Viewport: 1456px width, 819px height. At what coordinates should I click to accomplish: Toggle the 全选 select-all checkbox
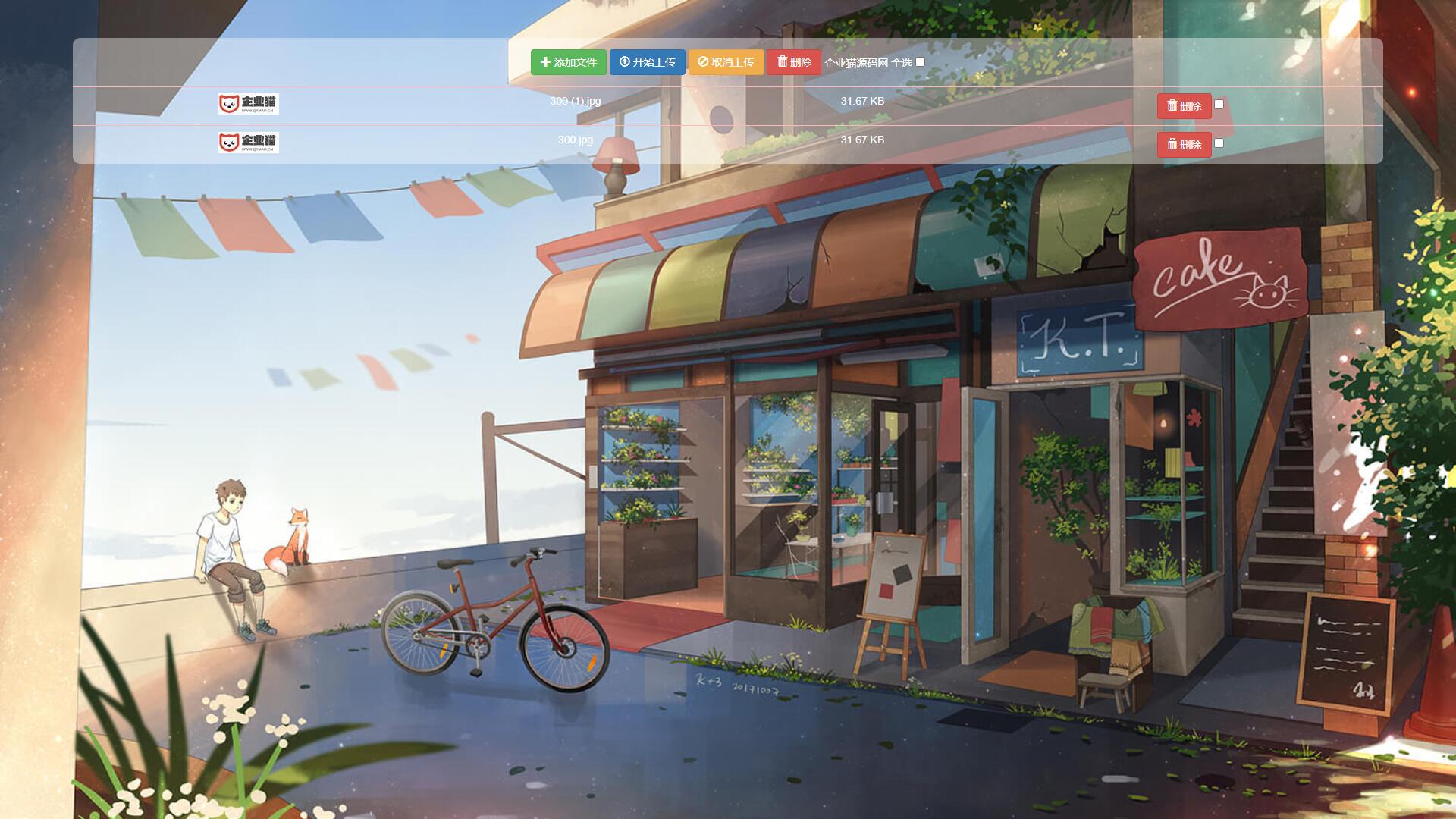click(x=920, y=62)
